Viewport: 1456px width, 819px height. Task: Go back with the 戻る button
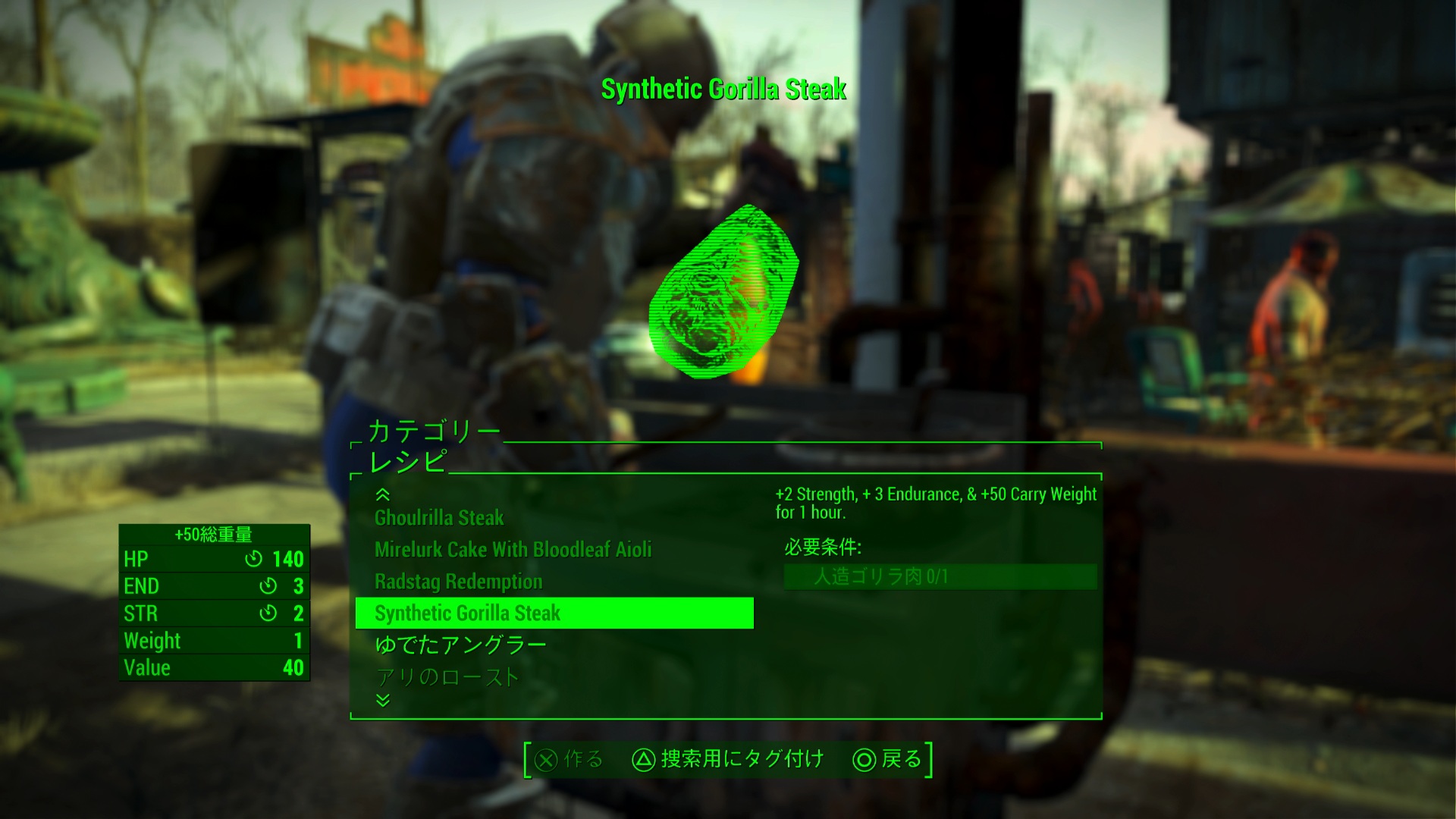[x=887, y=759]
